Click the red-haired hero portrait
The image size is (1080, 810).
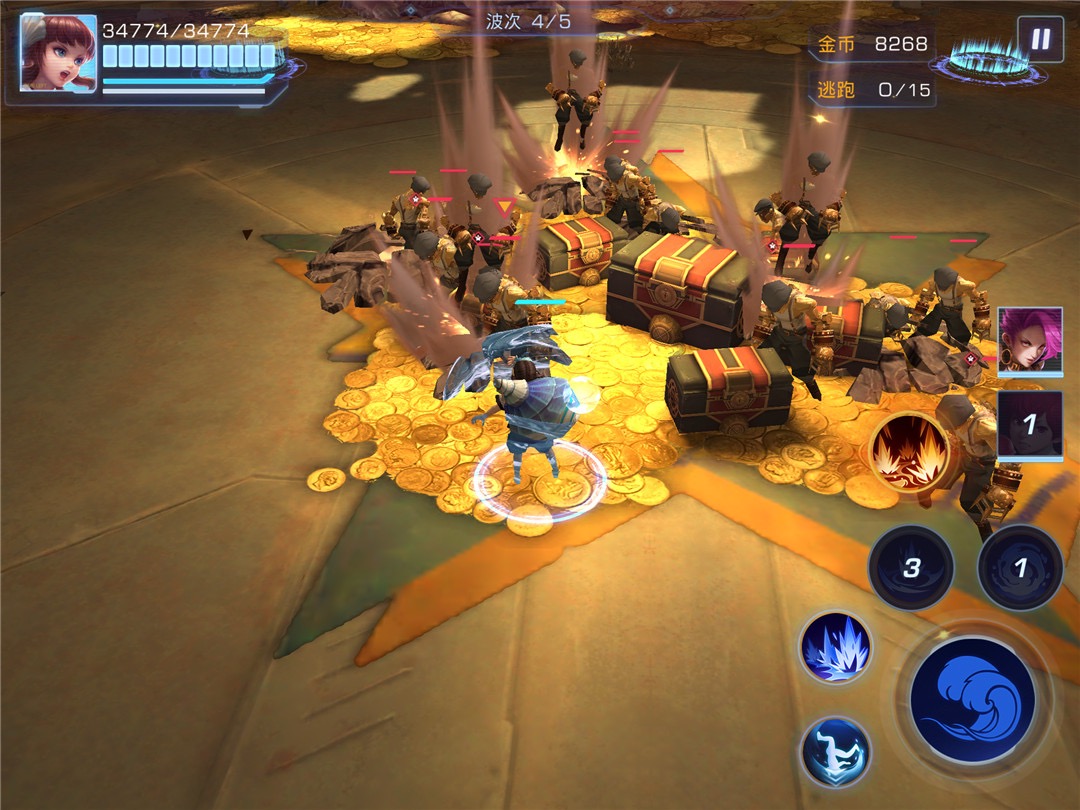point(58,53)
